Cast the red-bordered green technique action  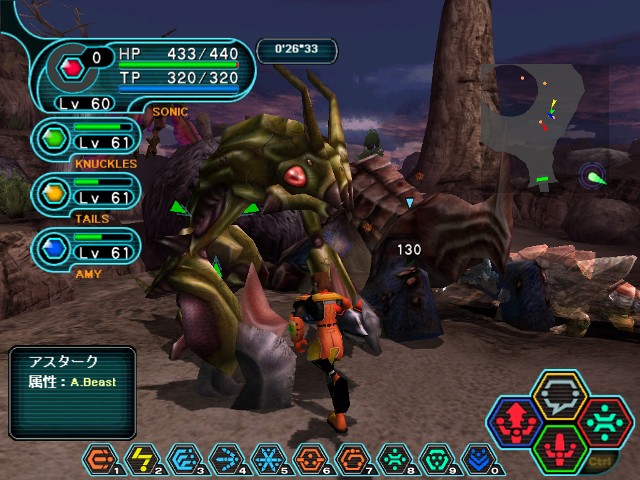(x=603, y=422)
